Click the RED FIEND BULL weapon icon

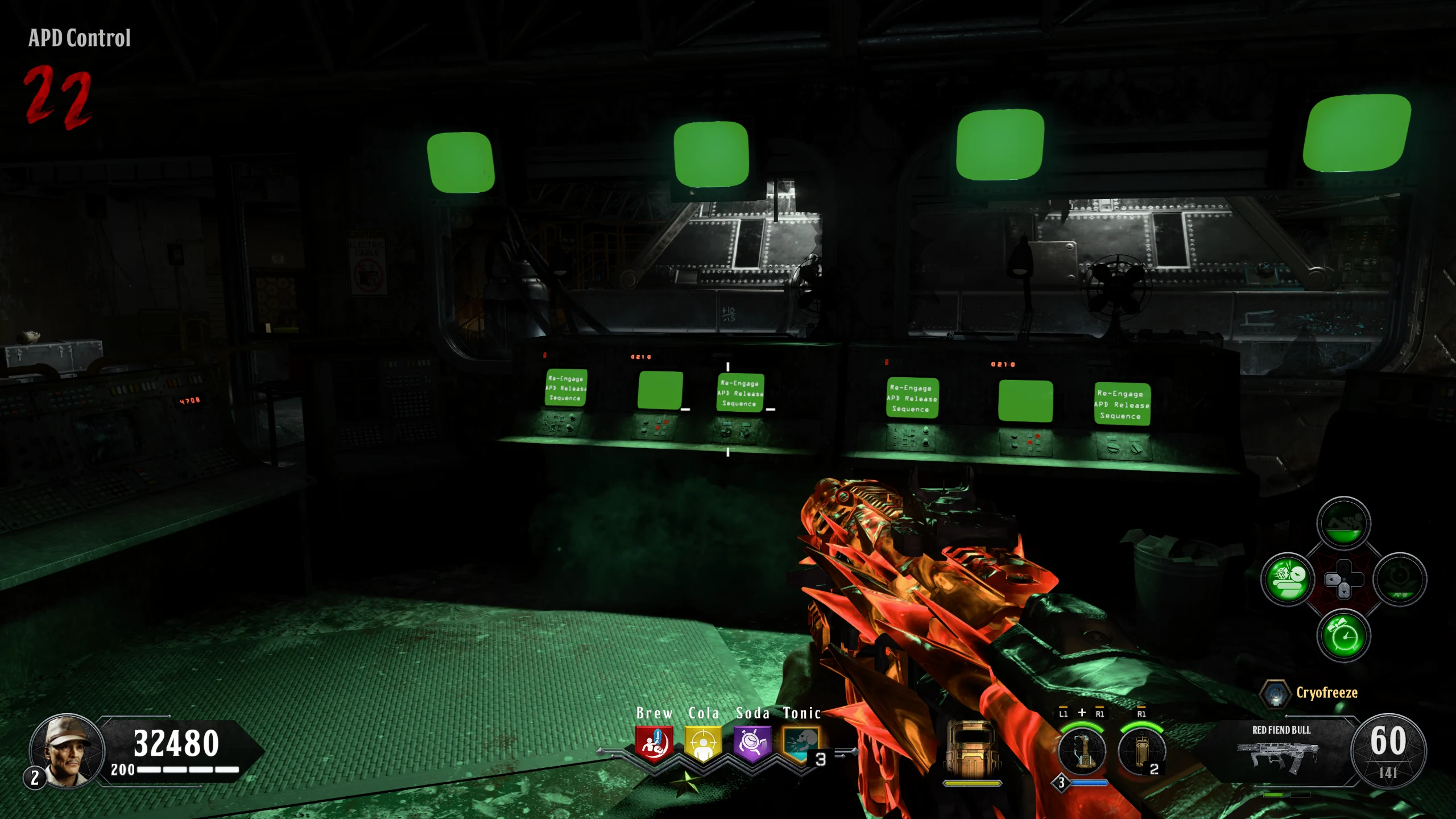pos(1277,755)
